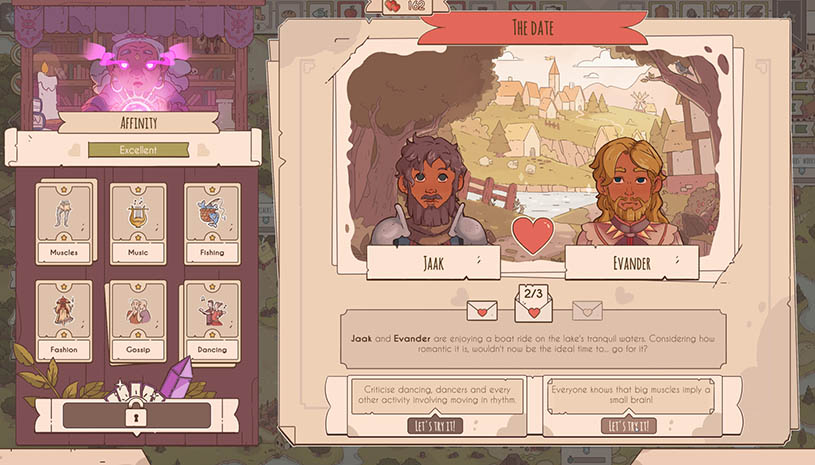Try the big muscles small brain option
This screenshot has width=815, height=465.
coord(628,426)
